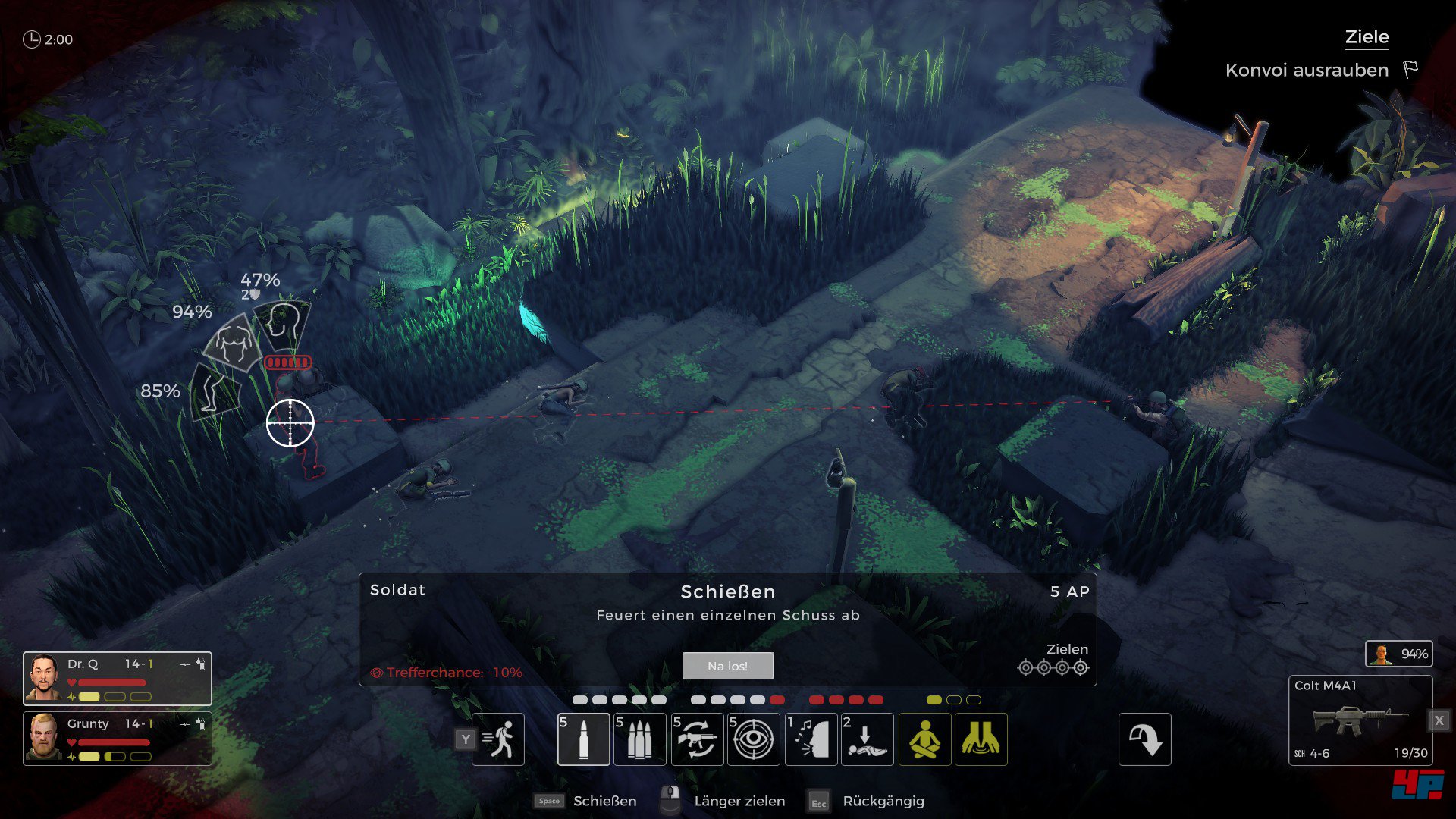
Task: Select the single shot action
Action: (x=583, y=739)
